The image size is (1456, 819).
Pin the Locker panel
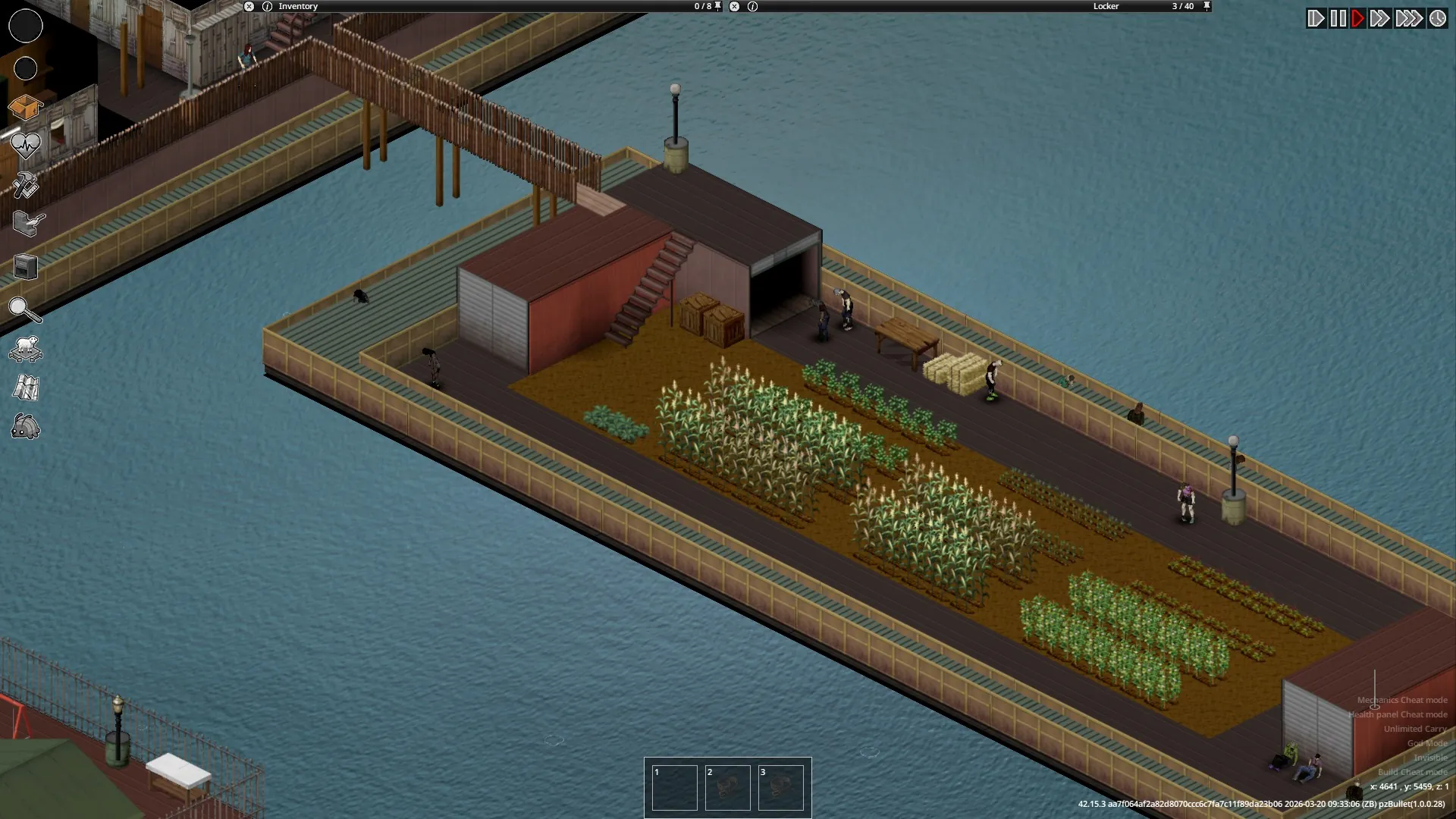1207,6
